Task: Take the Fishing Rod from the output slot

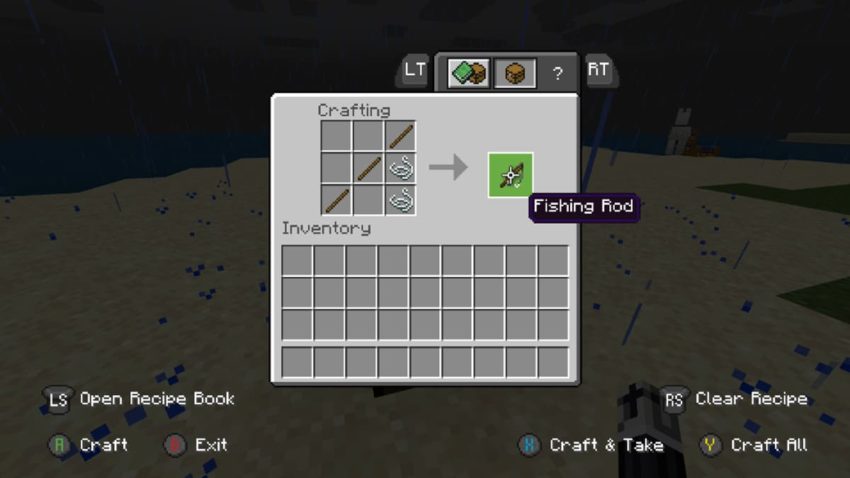Action: click(510, 175)
